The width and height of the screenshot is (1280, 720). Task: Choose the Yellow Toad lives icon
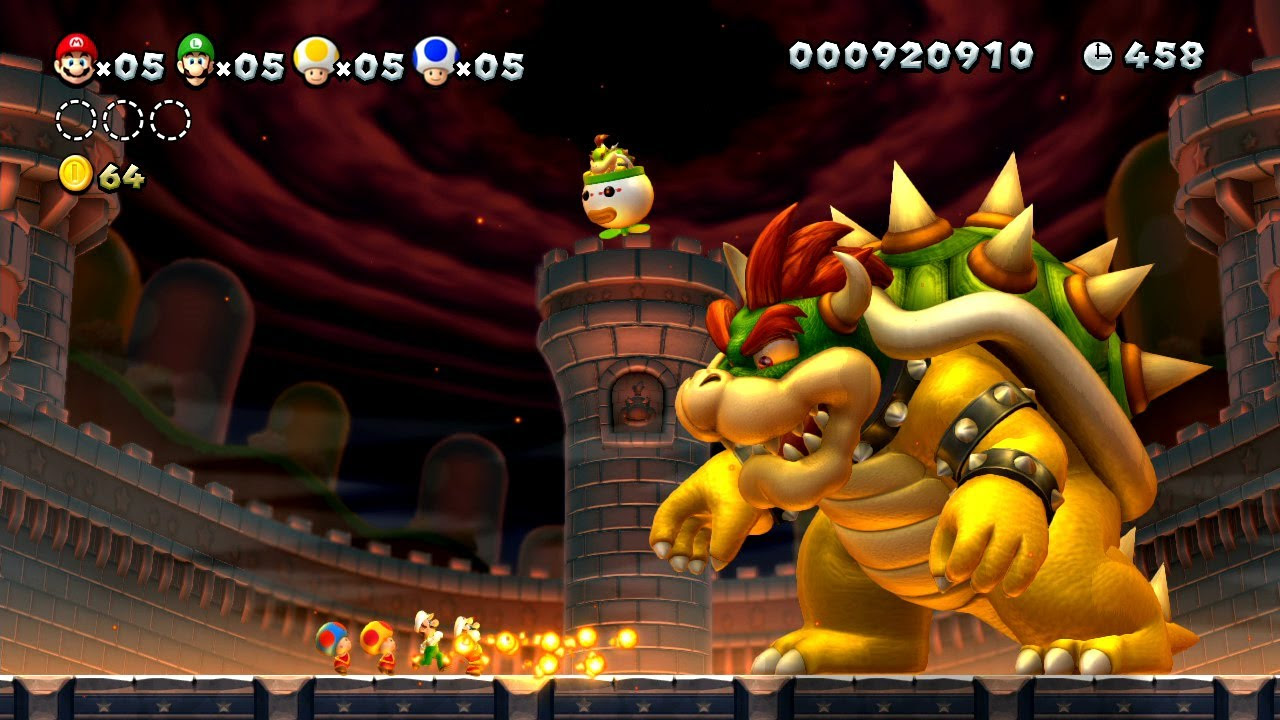pyautogui.click(x=315, y=60)
